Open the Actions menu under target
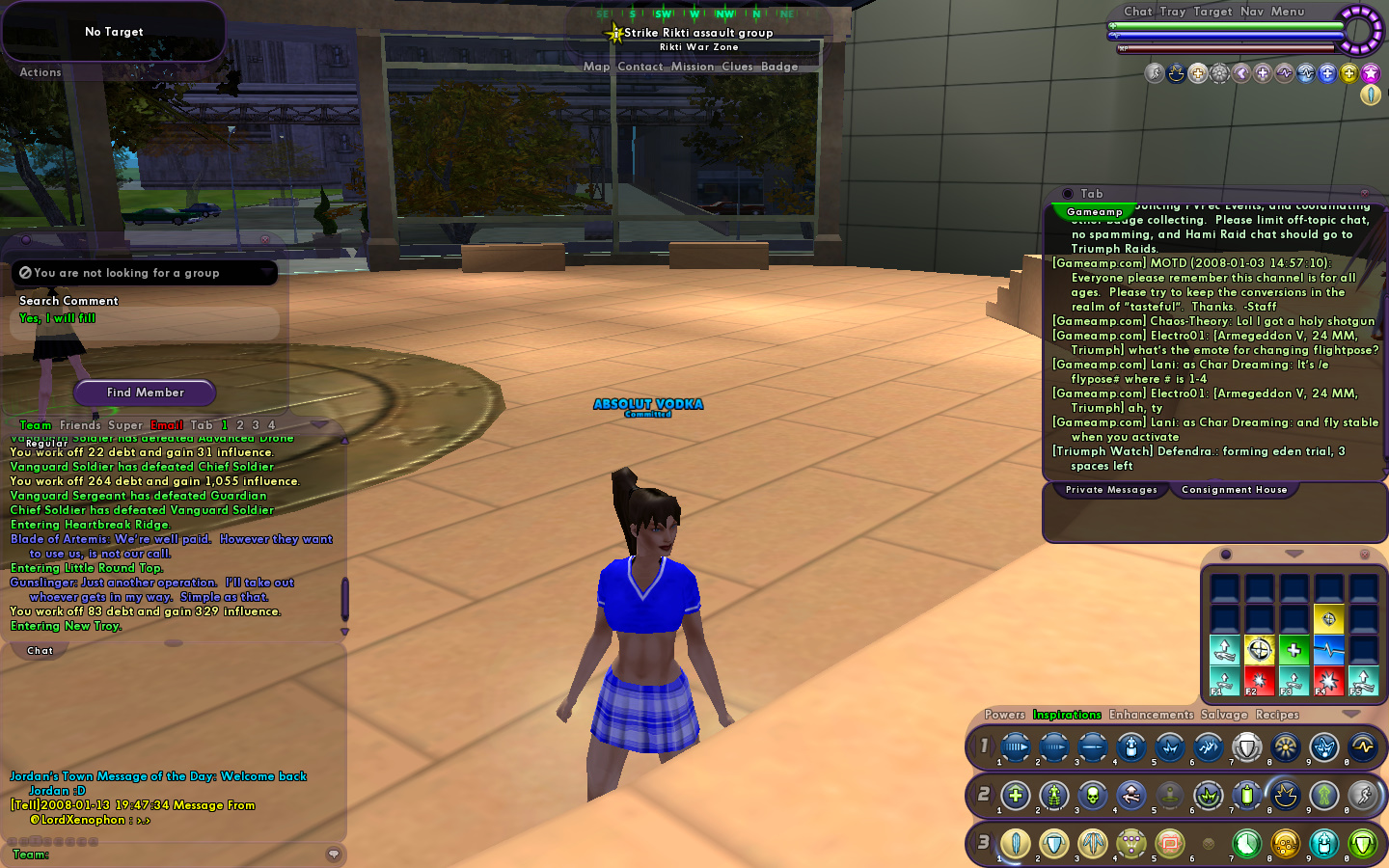The image size is (1389, 868). [x=41, y=72]
